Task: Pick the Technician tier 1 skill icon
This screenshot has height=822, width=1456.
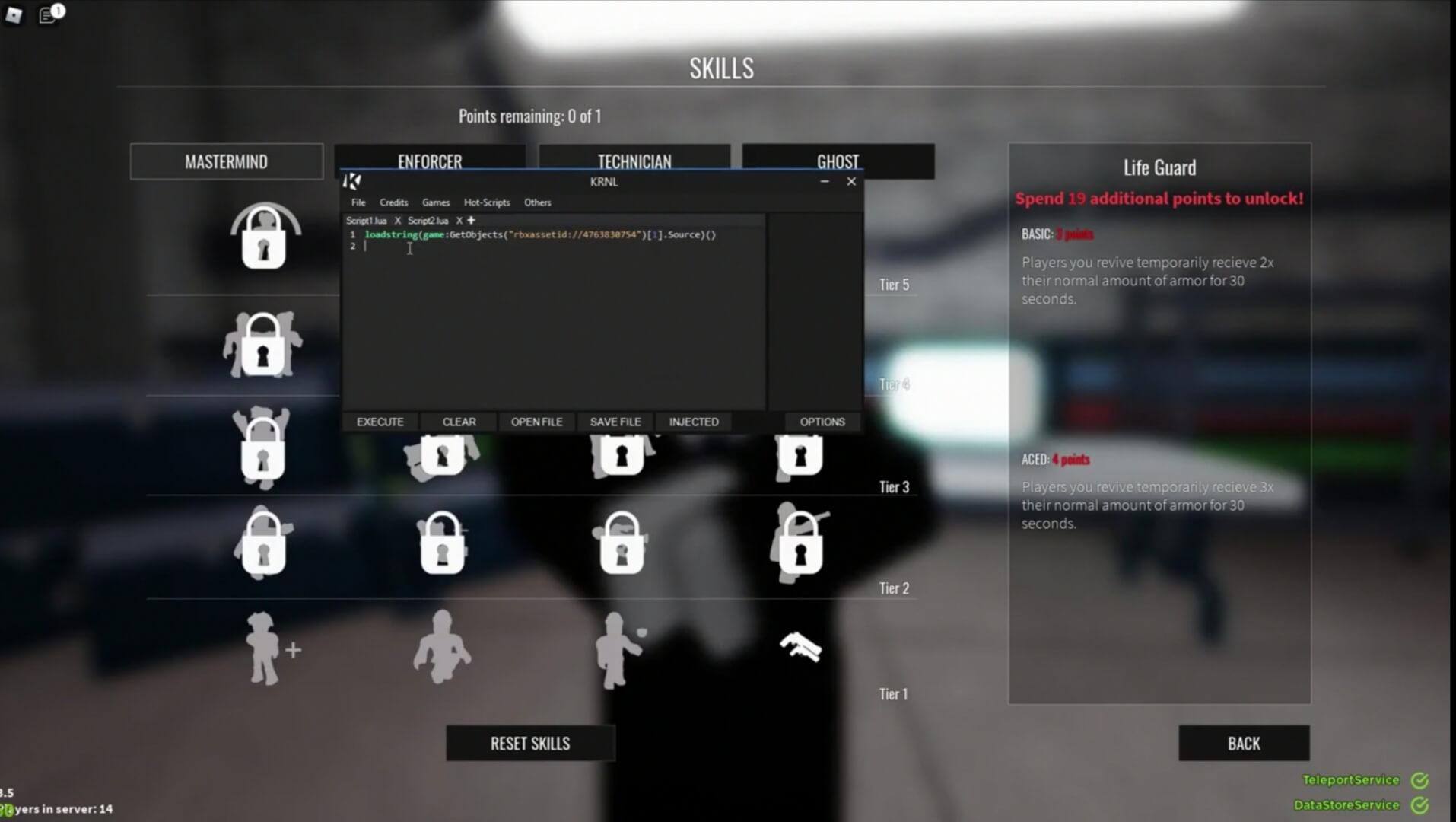Action: 621,648
